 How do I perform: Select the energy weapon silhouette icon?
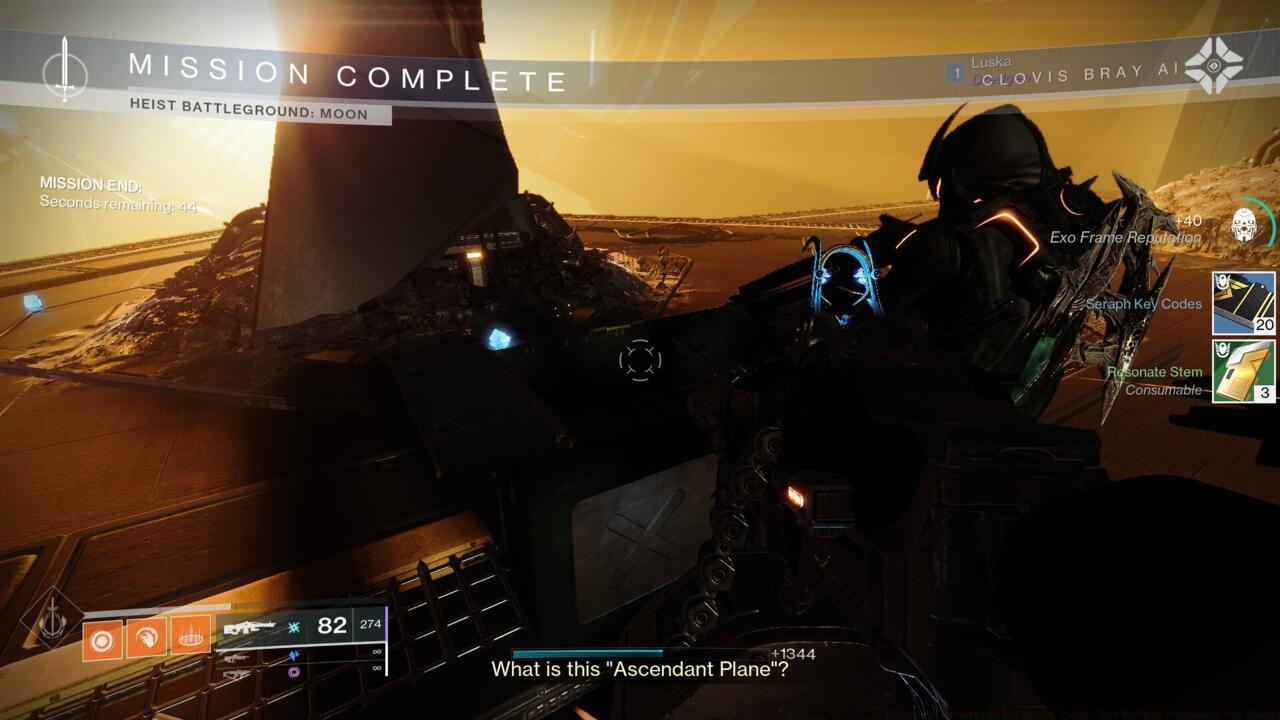pyautogui.click(x=235, y=657)
